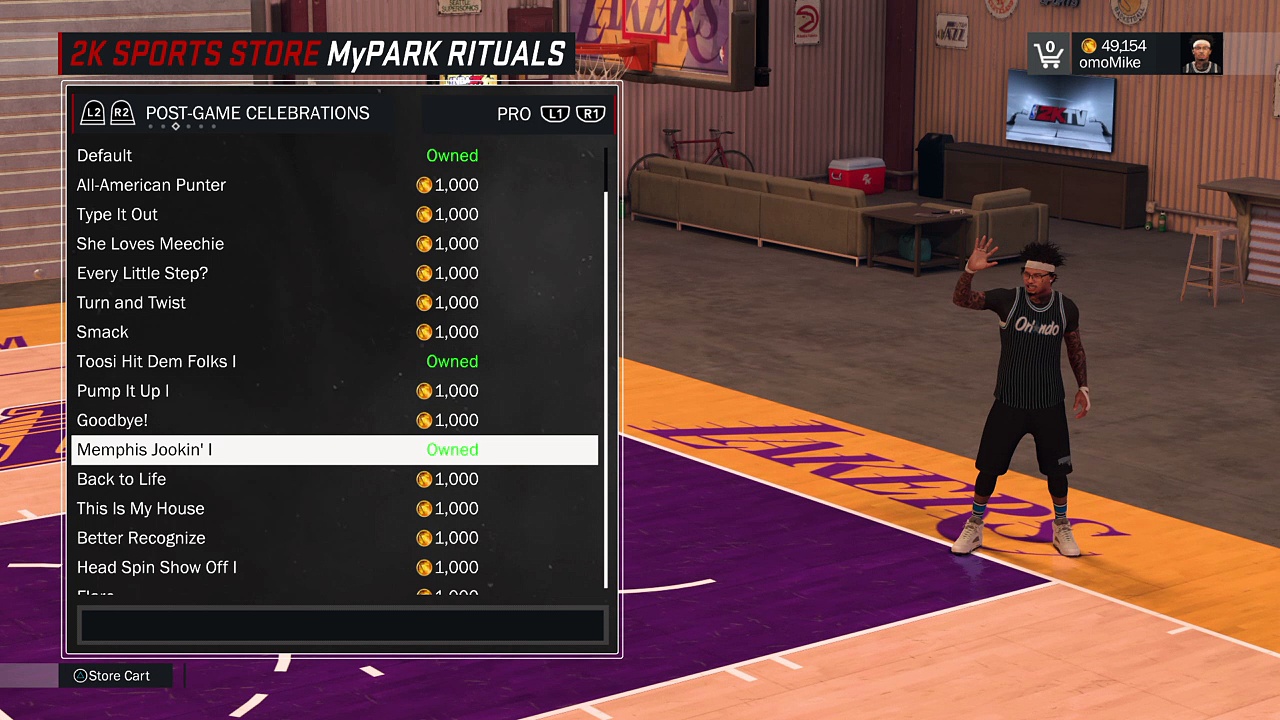This screenshot has width=1280, height=720.
Task: Pick Pump It Up I celebration
Action: (123, 391)
